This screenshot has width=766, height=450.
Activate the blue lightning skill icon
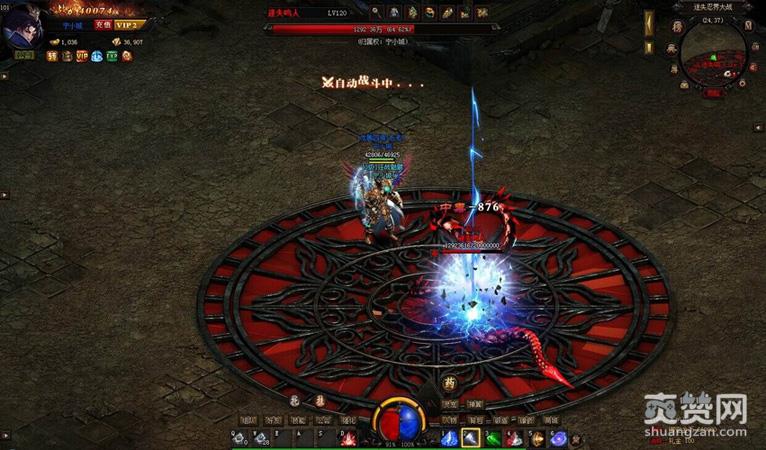click(449, 438)
